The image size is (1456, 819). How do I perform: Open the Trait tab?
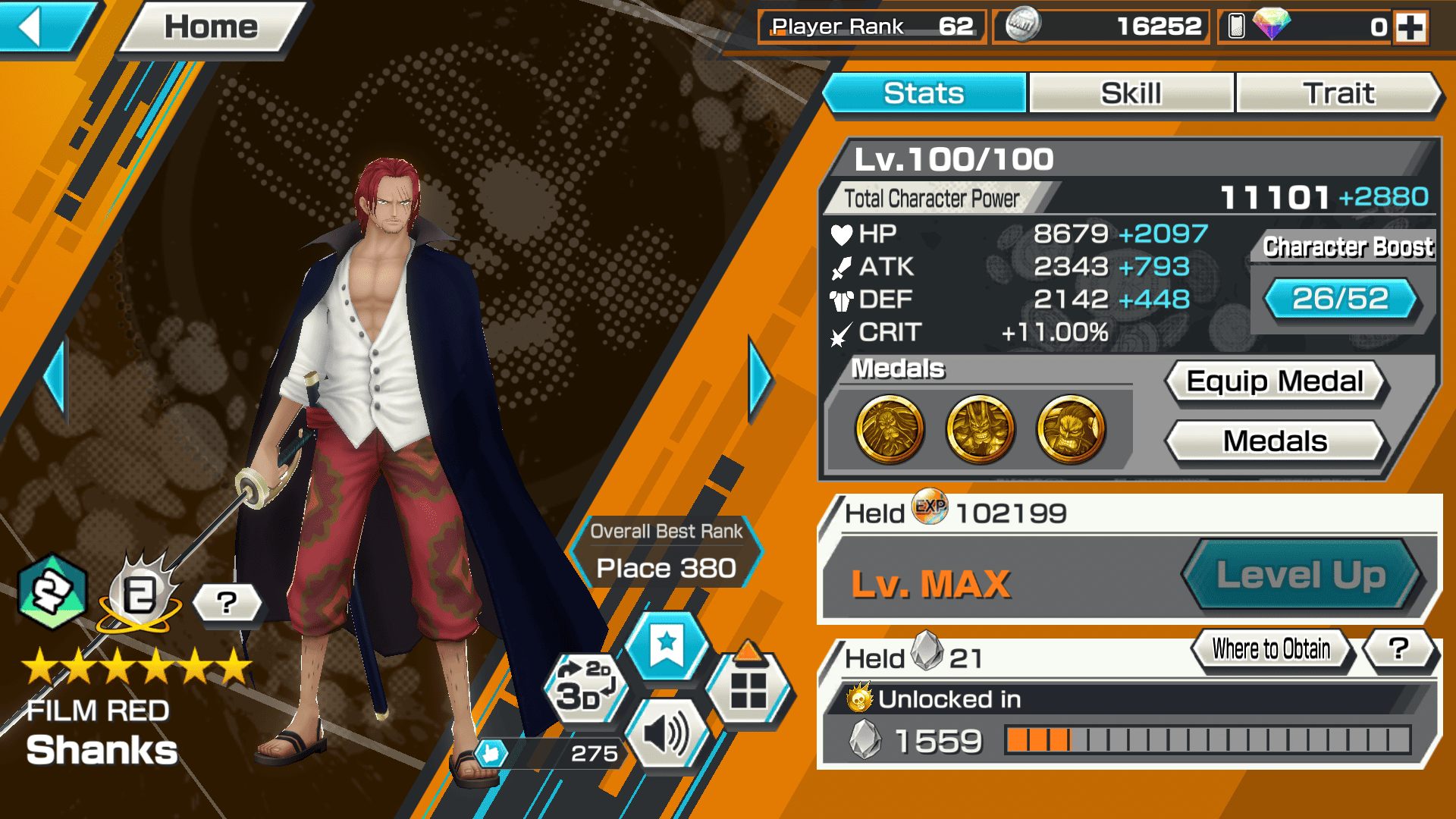1338,93
